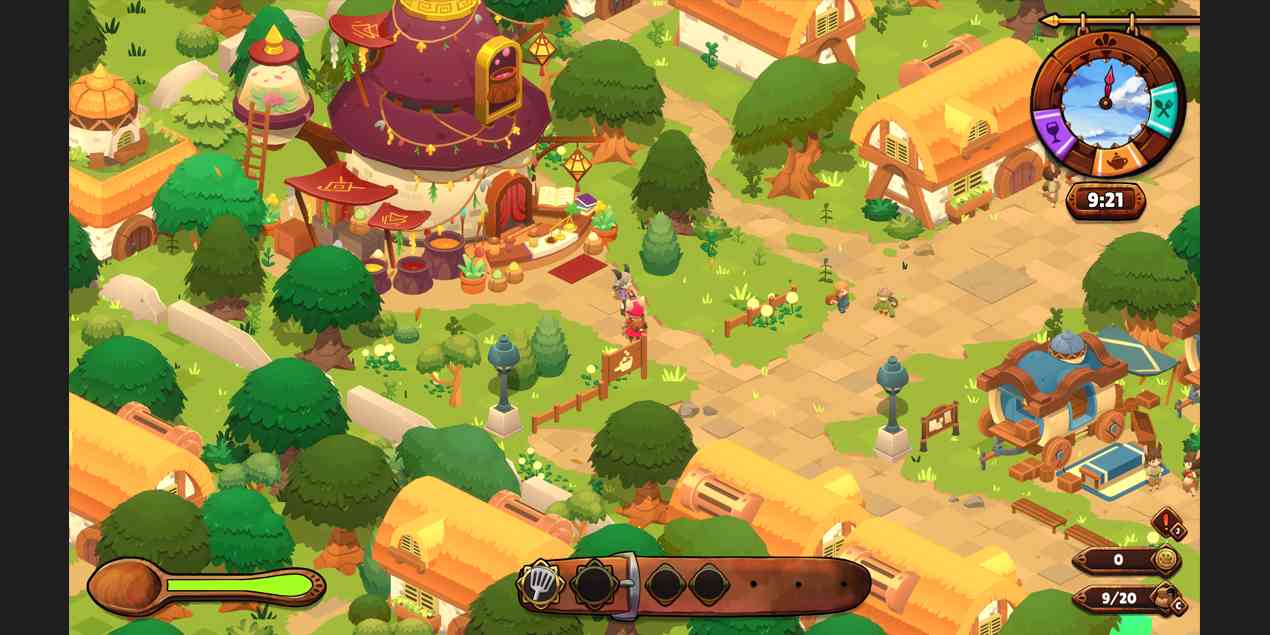Select the orange teapot clock segment
The image size is (1270, 635).
[x=1114, y=161]
